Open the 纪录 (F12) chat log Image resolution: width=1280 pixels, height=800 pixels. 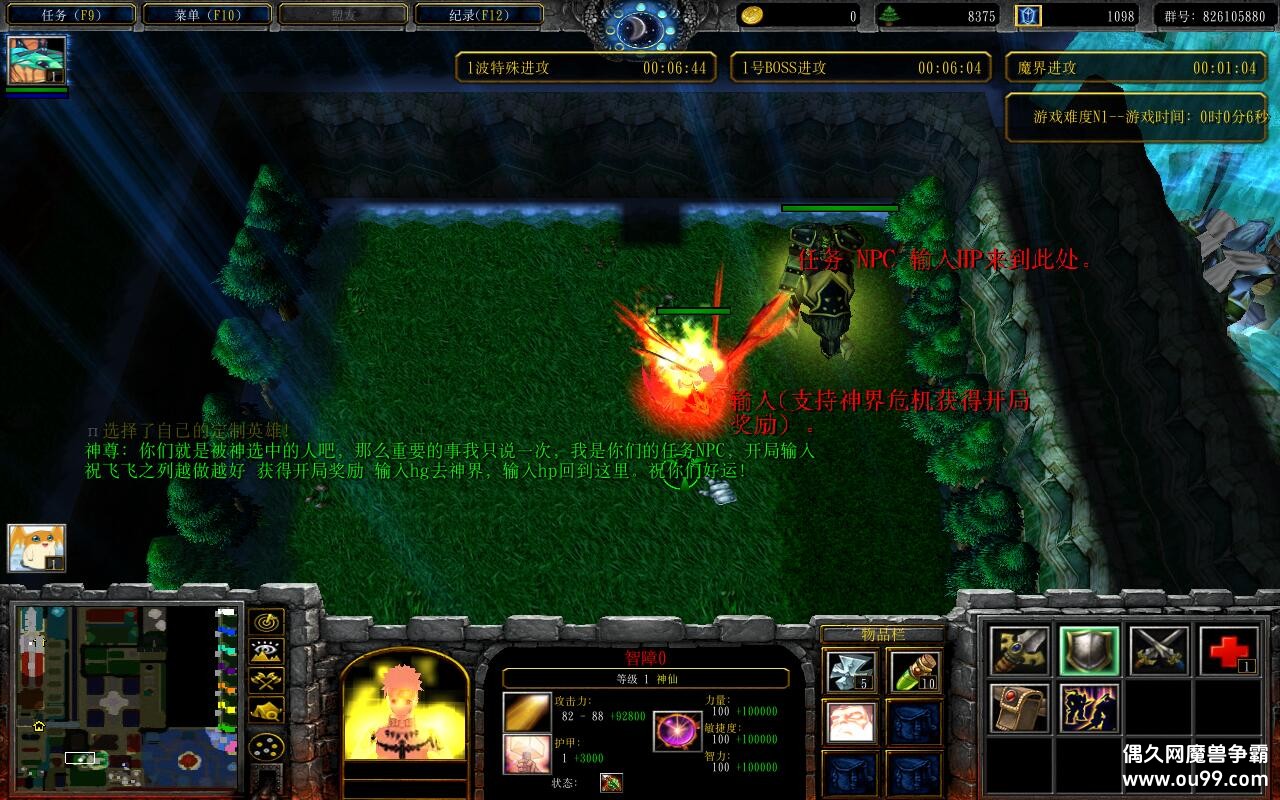point(479,15)
